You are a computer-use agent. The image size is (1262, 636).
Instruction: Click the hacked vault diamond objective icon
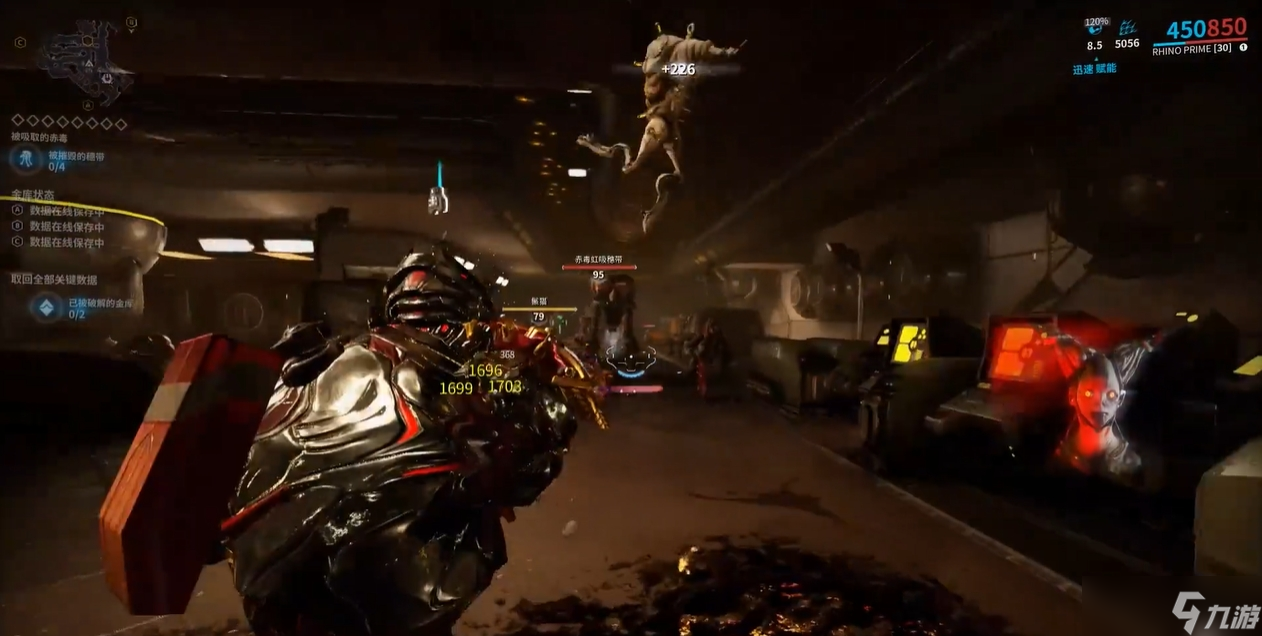pyautogui.click(x=46, y=307)
